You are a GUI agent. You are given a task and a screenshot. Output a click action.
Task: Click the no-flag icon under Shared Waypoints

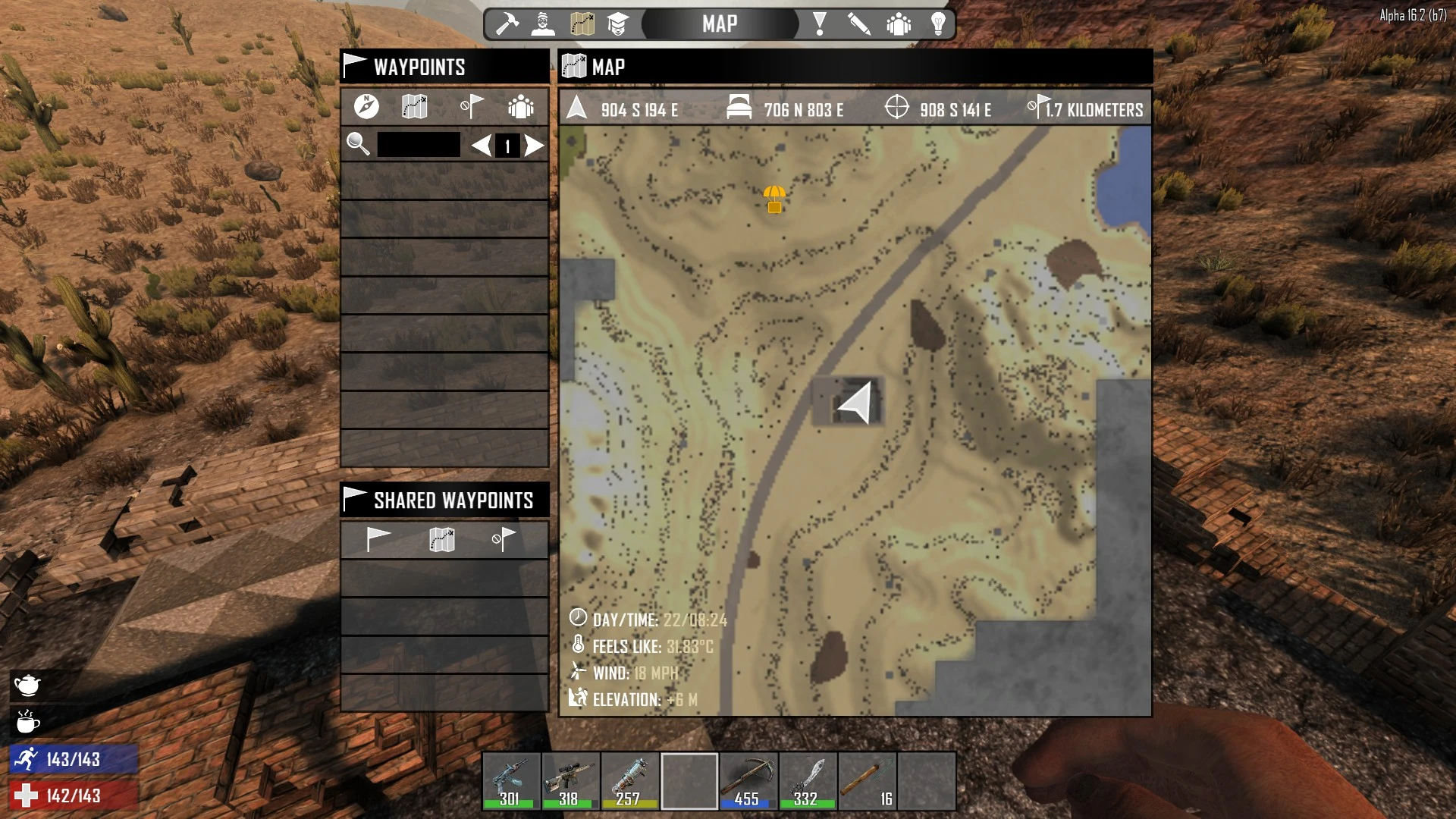click(x=504, y=538)
